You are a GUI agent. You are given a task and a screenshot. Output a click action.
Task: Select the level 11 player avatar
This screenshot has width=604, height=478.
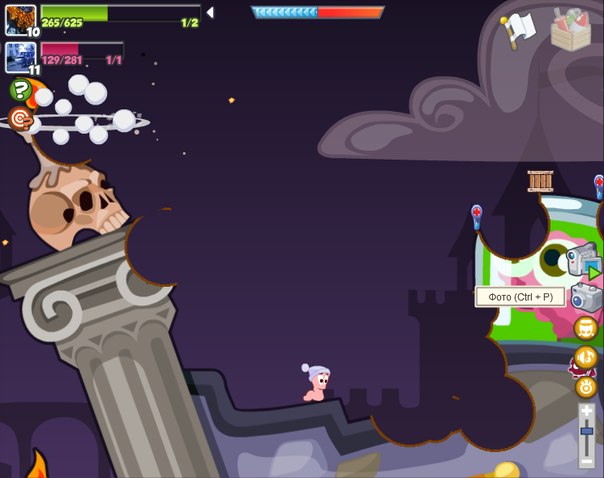click(19, 55)
